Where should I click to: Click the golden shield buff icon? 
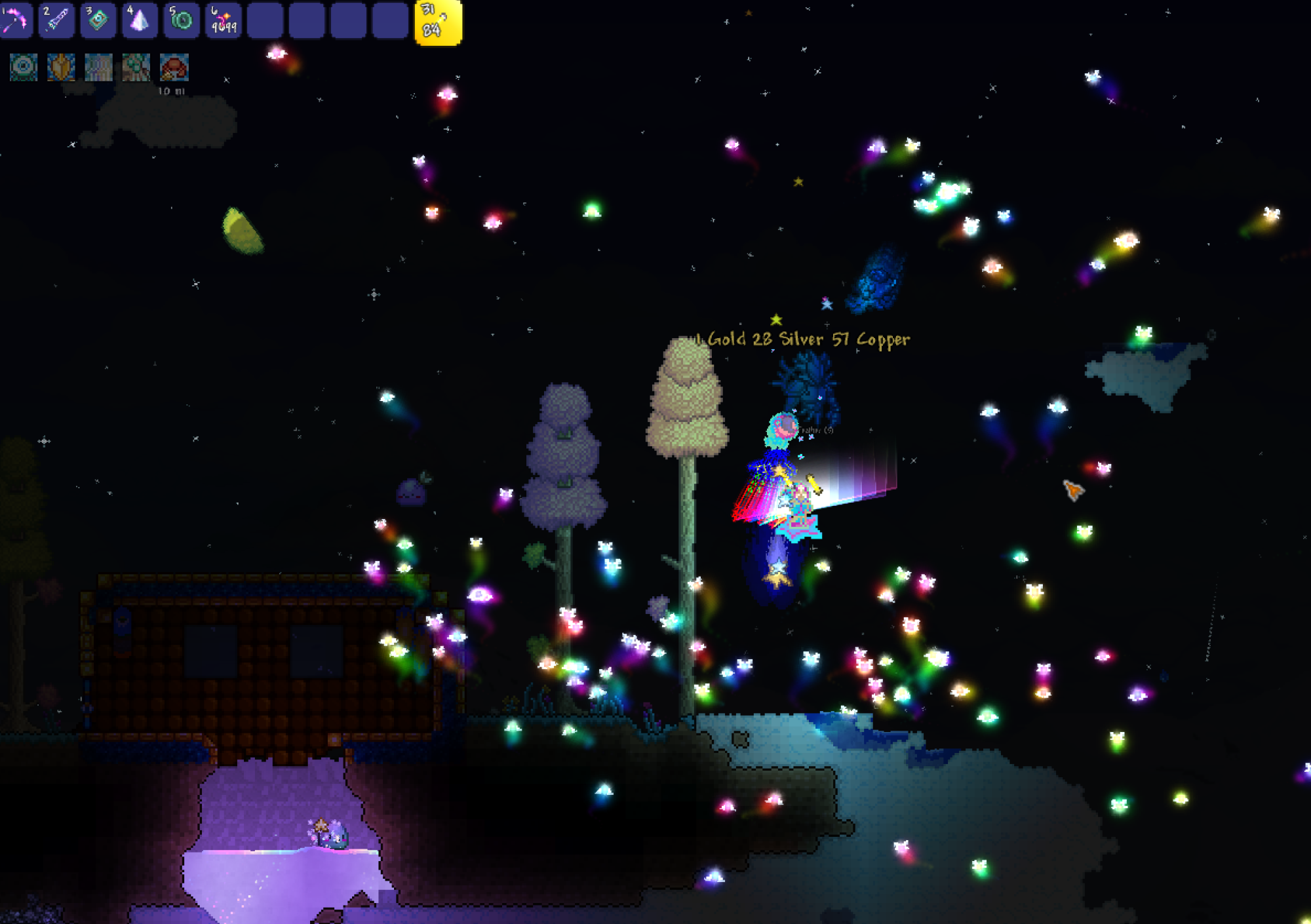[x=61, y=67]
